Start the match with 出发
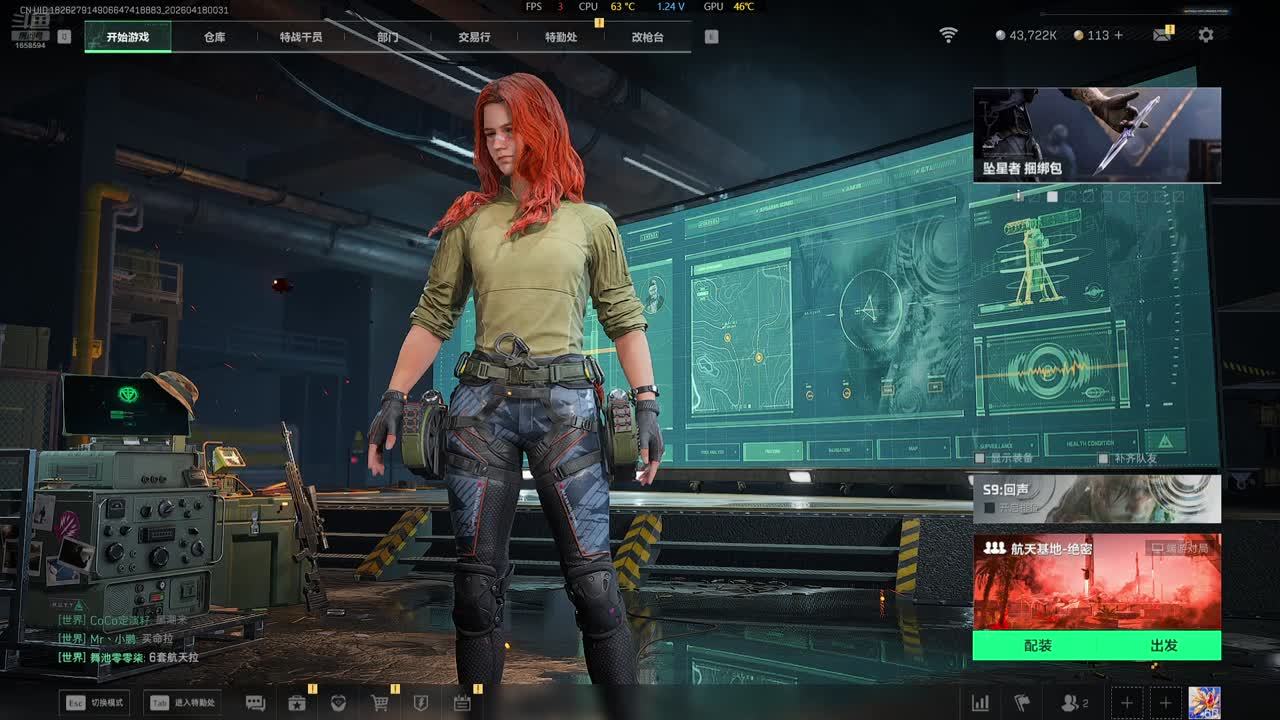 (x=1163, y=646)
